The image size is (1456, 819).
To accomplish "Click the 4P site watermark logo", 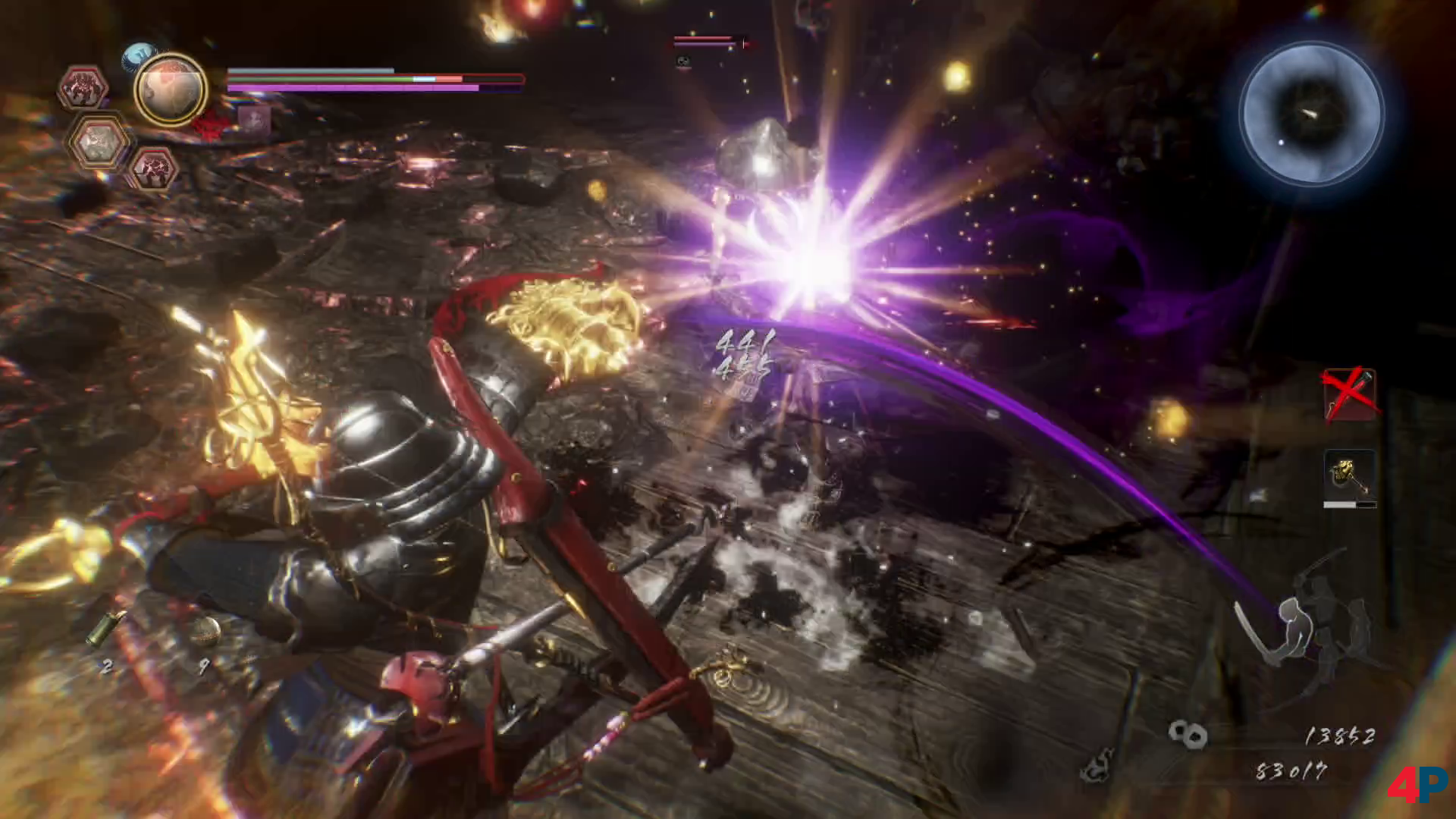I will coord(1417,784).
